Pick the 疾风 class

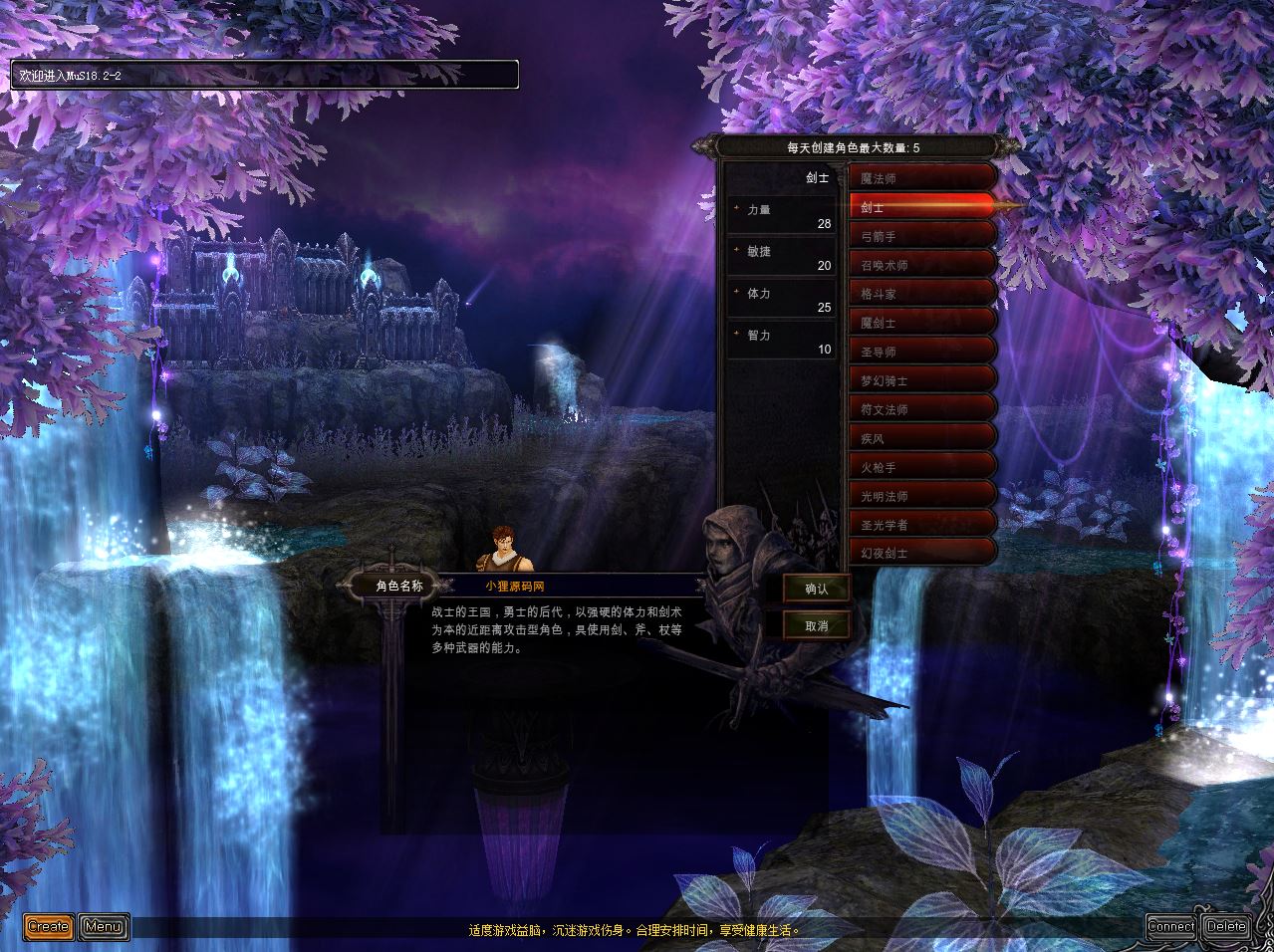921,438
